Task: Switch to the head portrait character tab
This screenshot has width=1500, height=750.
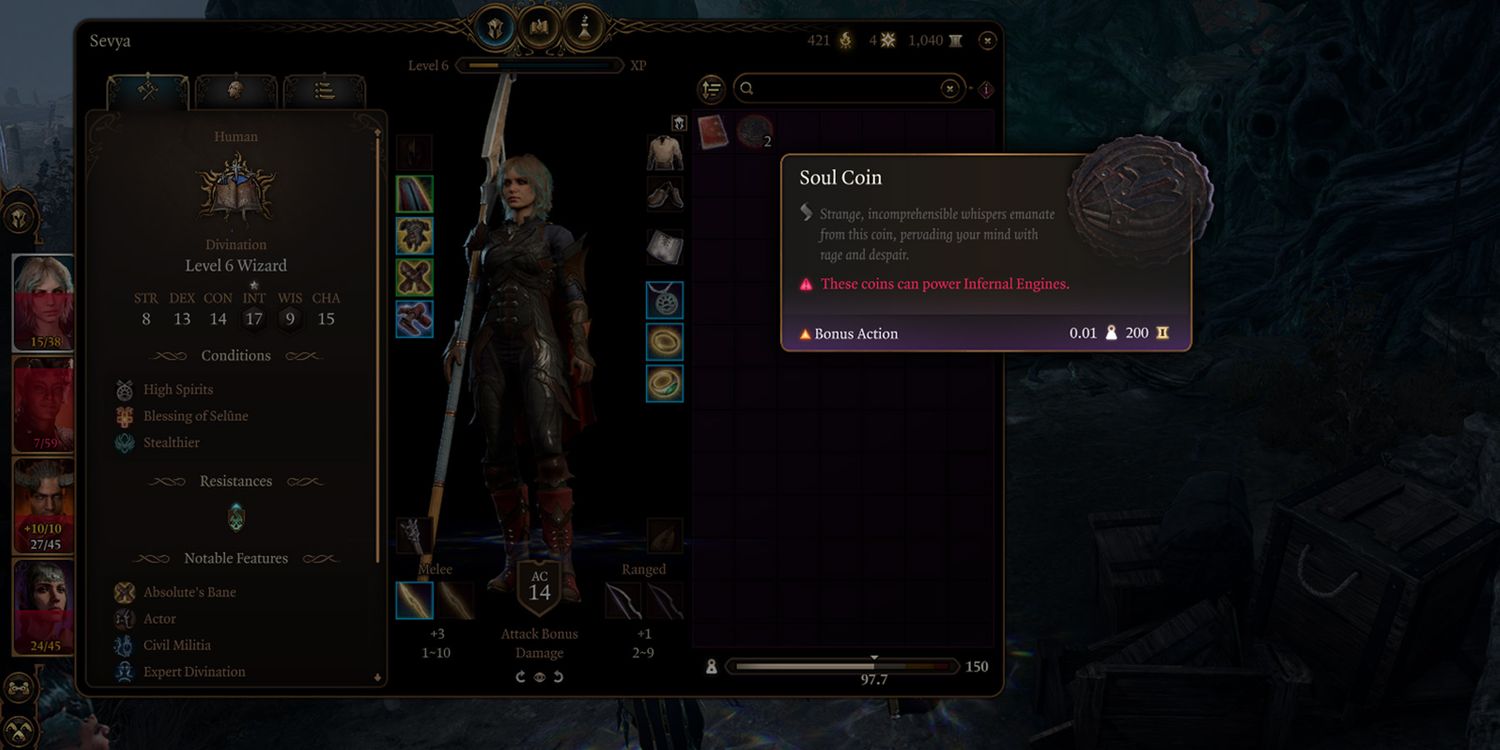Action: tap(236, 91)
